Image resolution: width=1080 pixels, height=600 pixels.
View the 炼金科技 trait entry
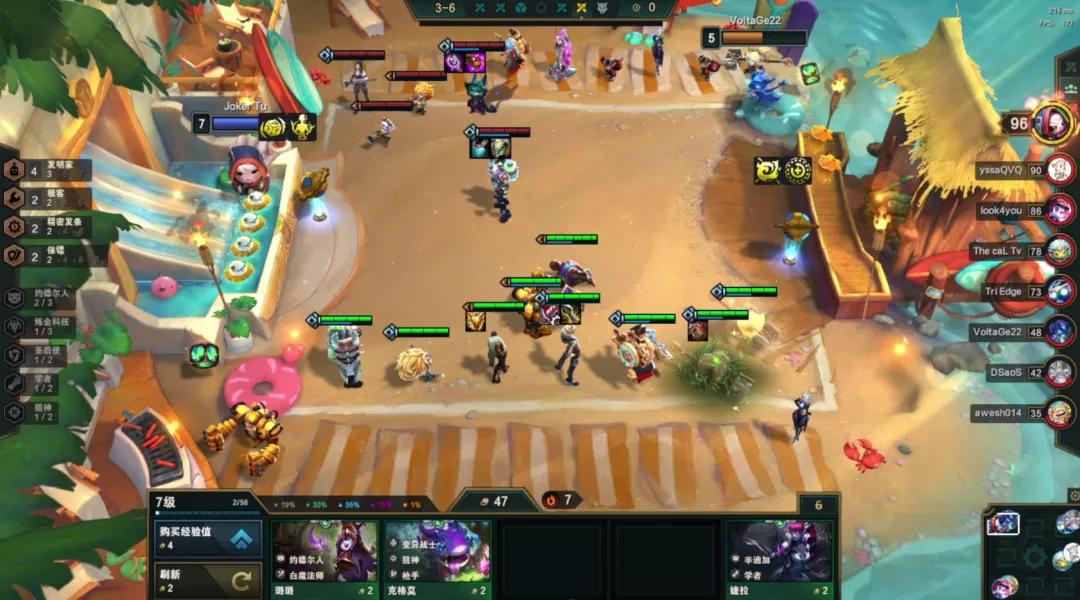pos(40,326)
